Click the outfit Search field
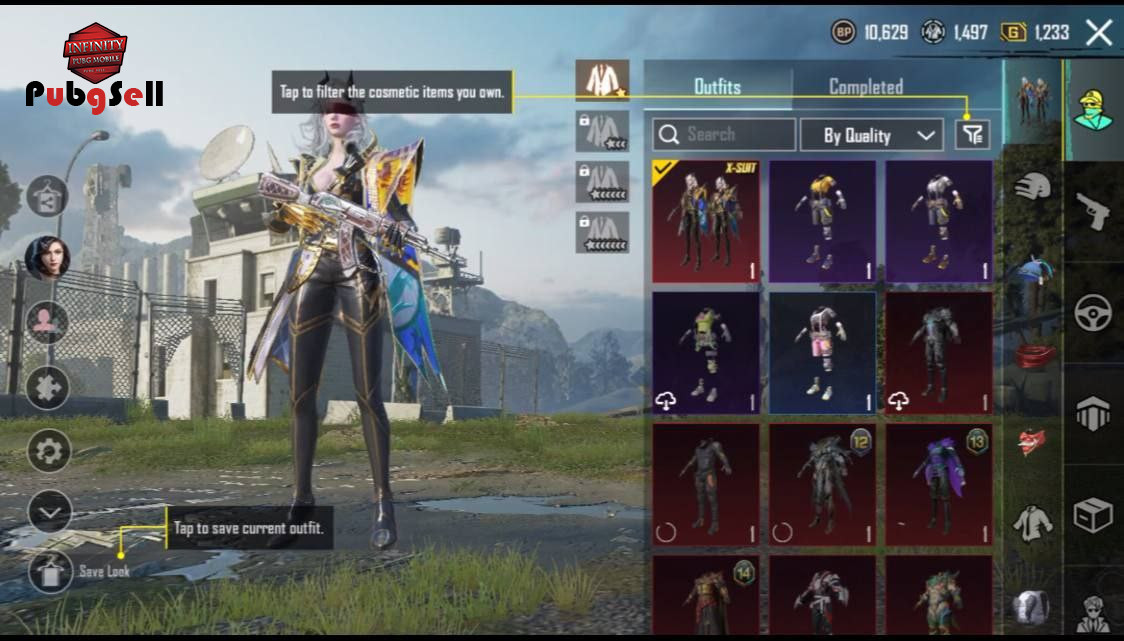This screenshot has width=1124, height=641. coord(724,135)
